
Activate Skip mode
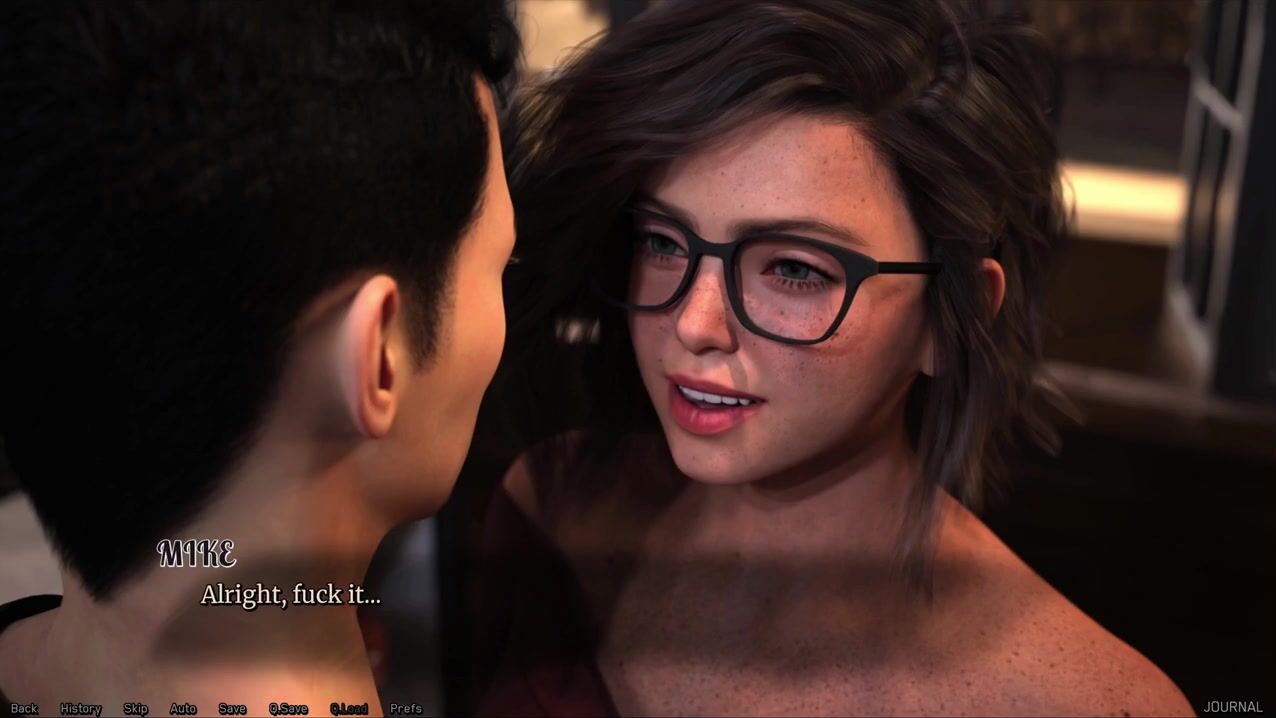tap(136, 708)
